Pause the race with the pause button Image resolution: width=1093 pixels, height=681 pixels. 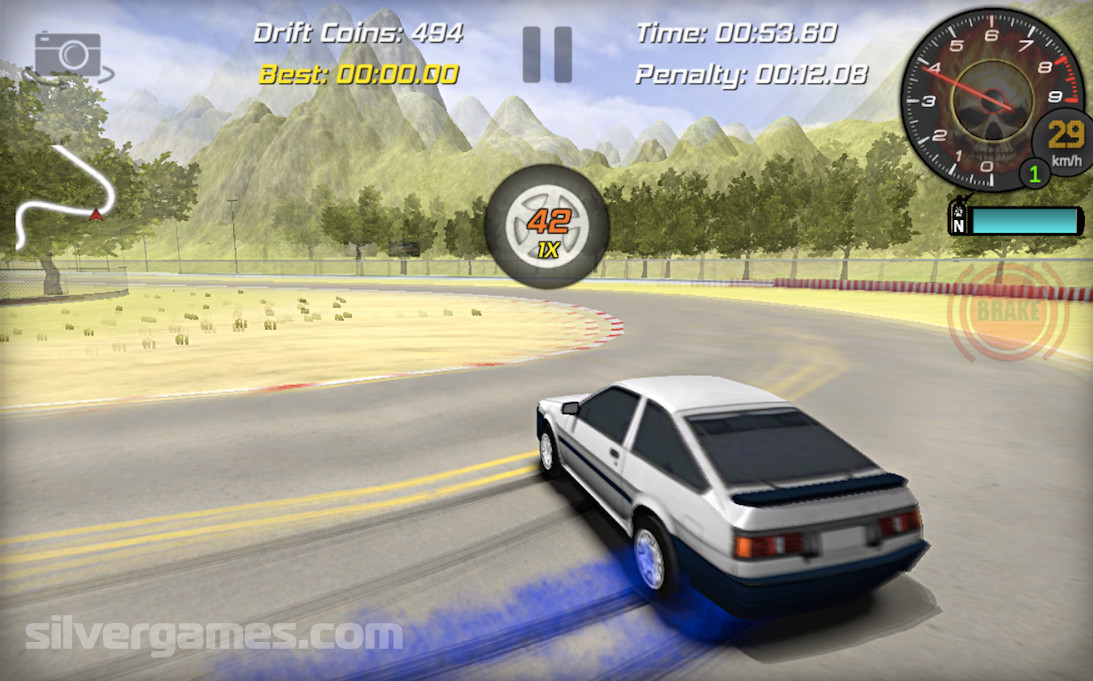point(547,54)
